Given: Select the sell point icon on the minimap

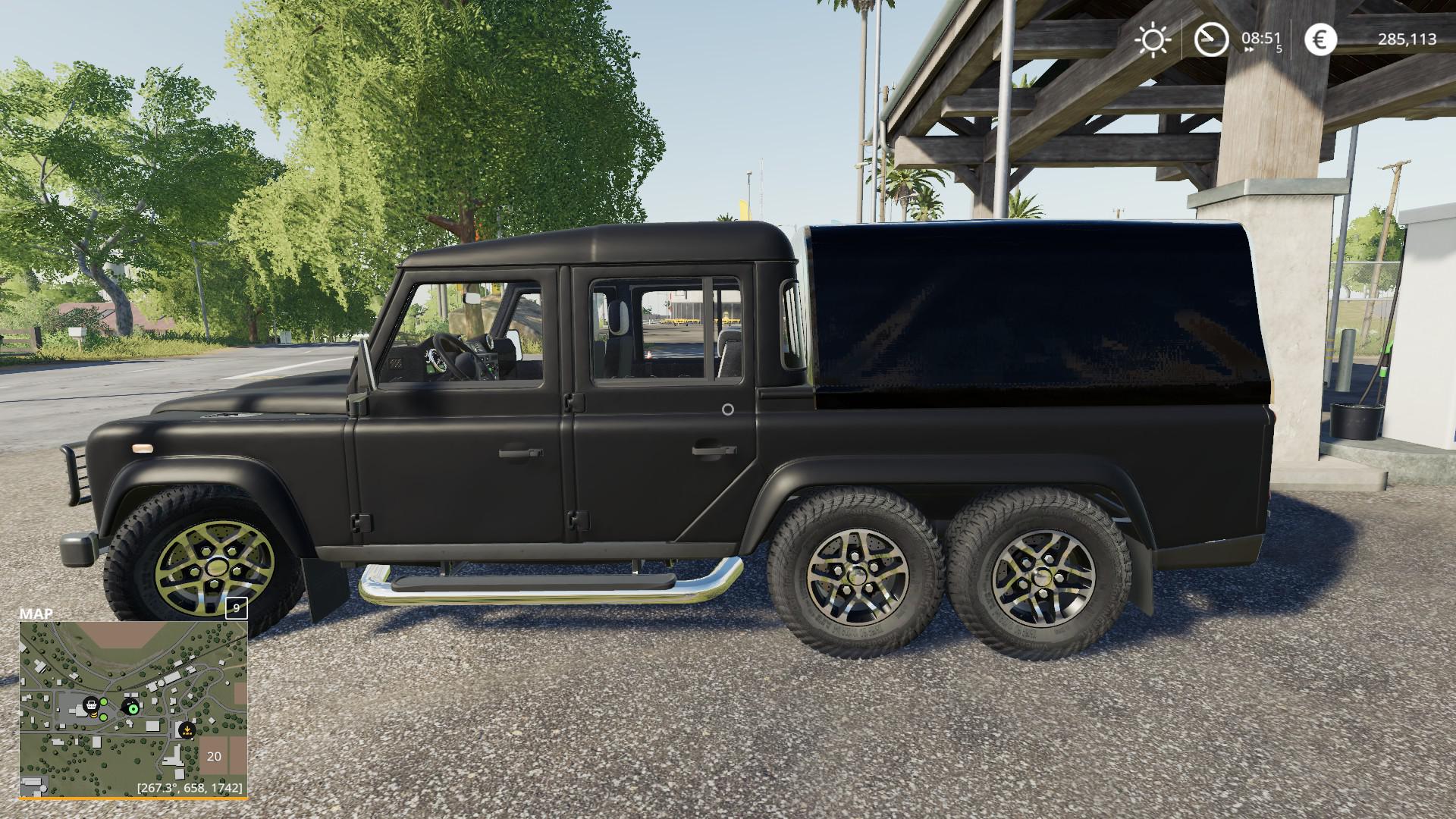Looking at the screenshot, I should 187,730.
